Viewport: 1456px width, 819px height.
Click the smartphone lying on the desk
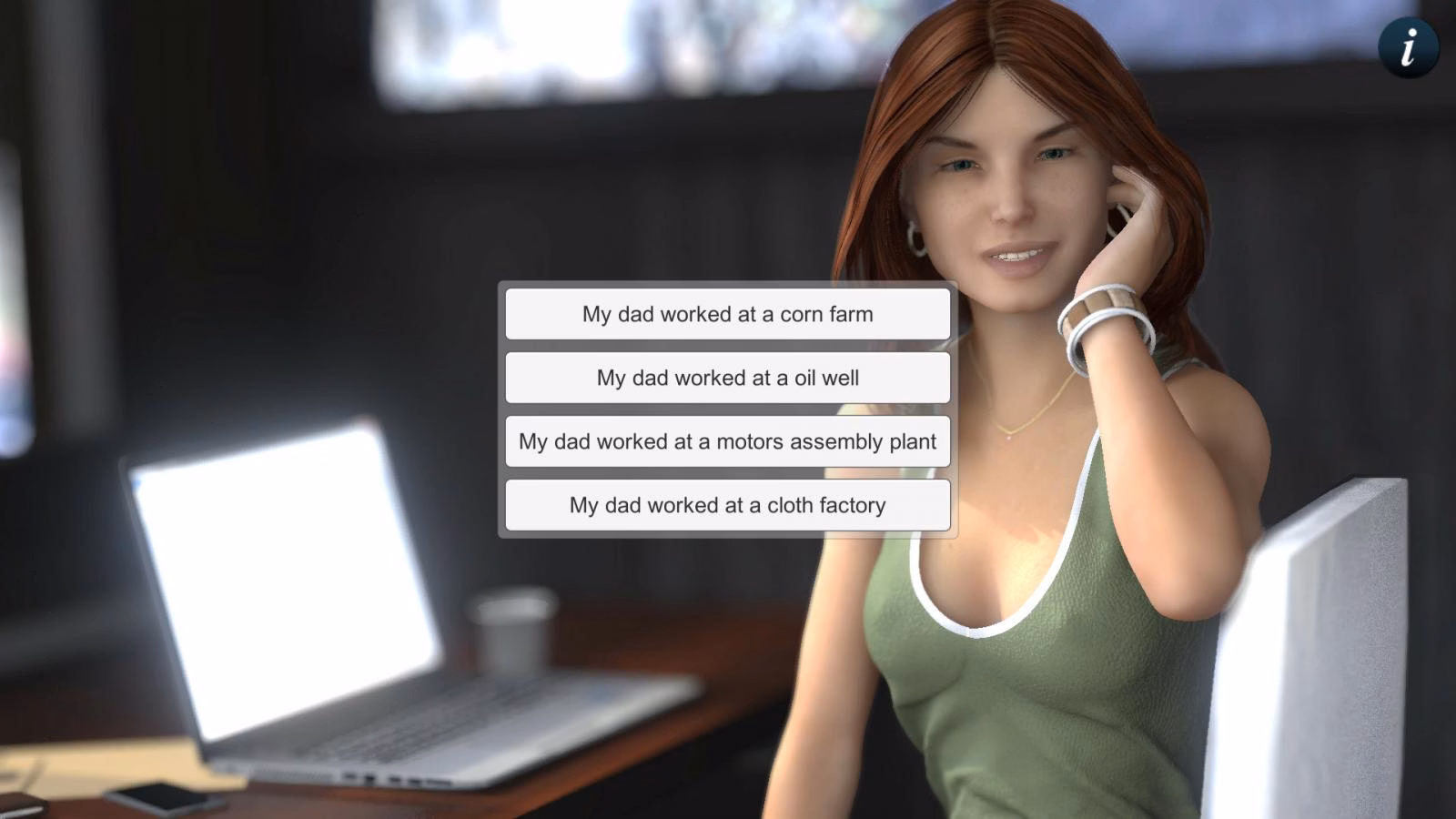(x=164, y=796)
